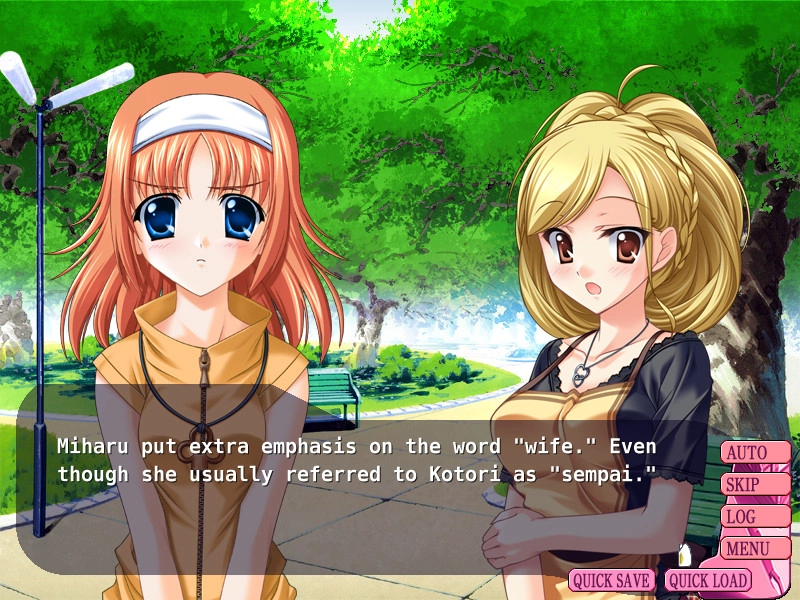800x600 pixels.
Task: Enable AUTO text advance mode
Action: pyautogui.click(x=755, y=453)
